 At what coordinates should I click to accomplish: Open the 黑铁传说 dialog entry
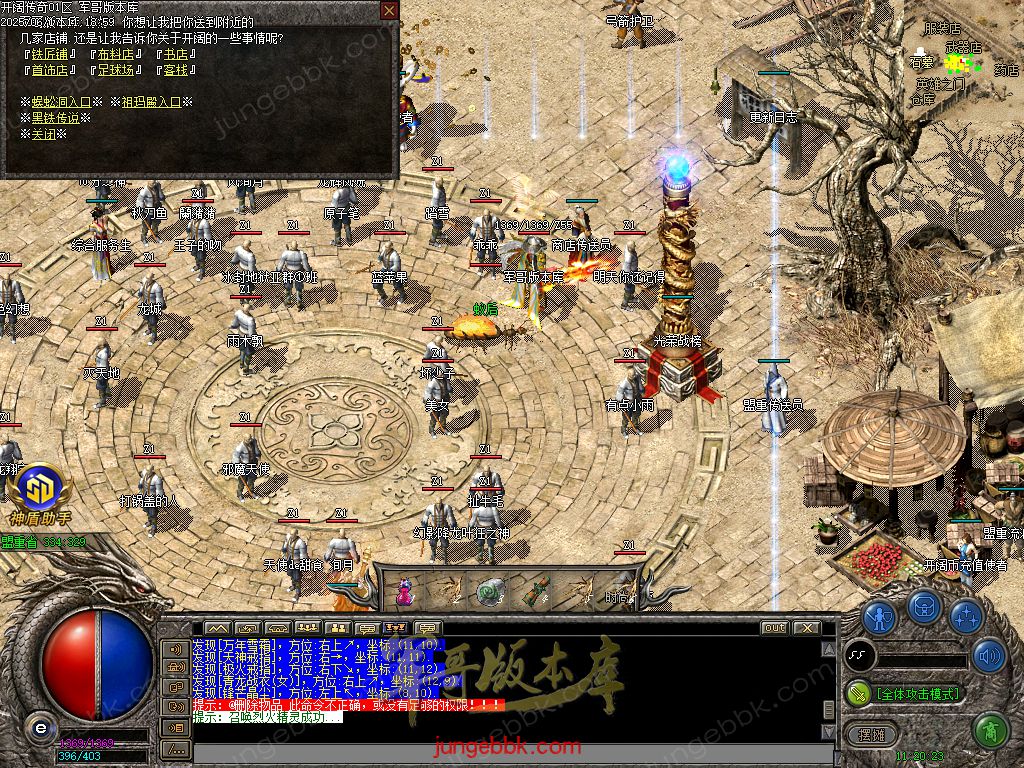(55, 118)
